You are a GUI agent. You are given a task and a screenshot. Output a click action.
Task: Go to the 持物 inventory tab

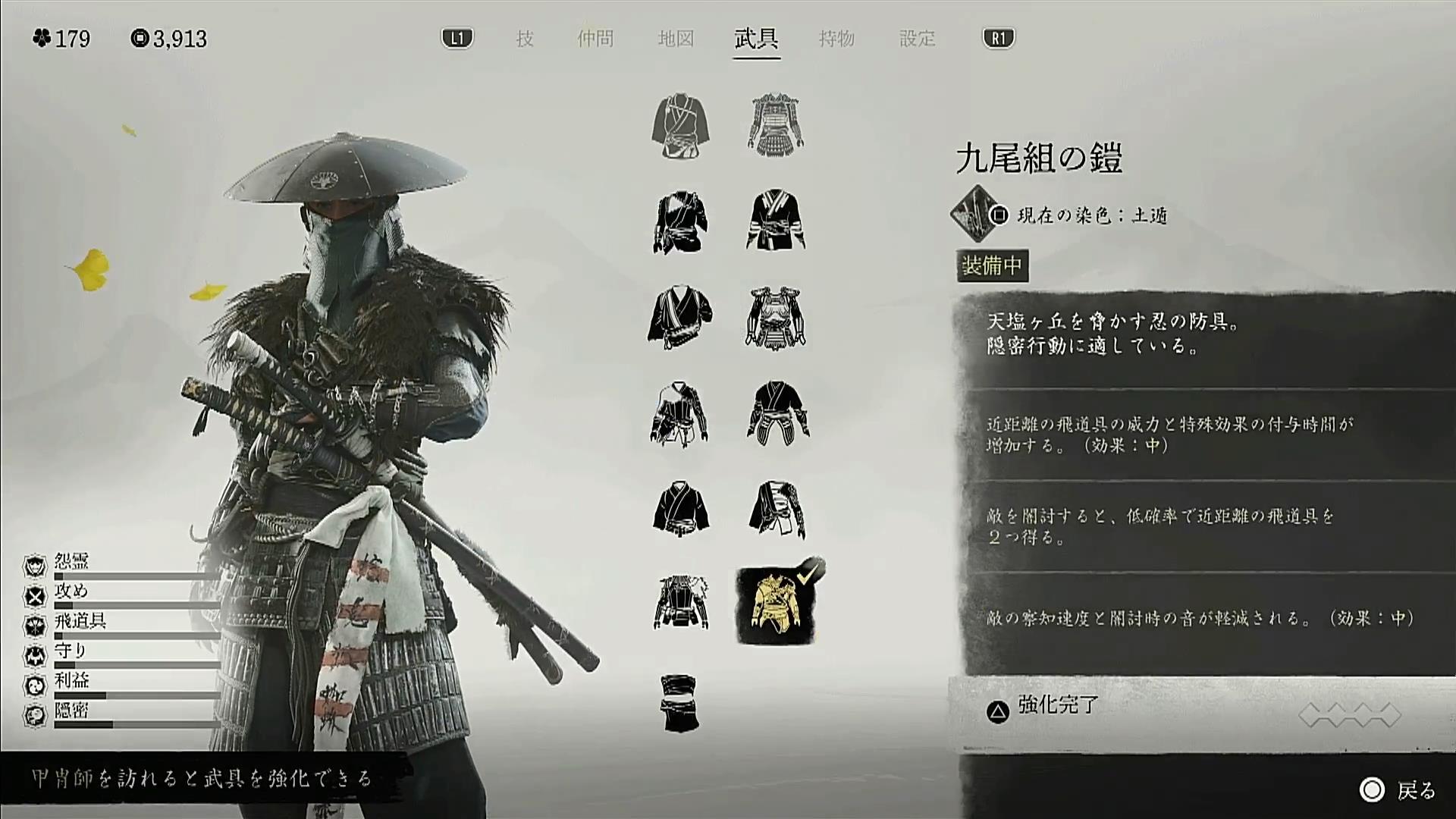point(836,39)
